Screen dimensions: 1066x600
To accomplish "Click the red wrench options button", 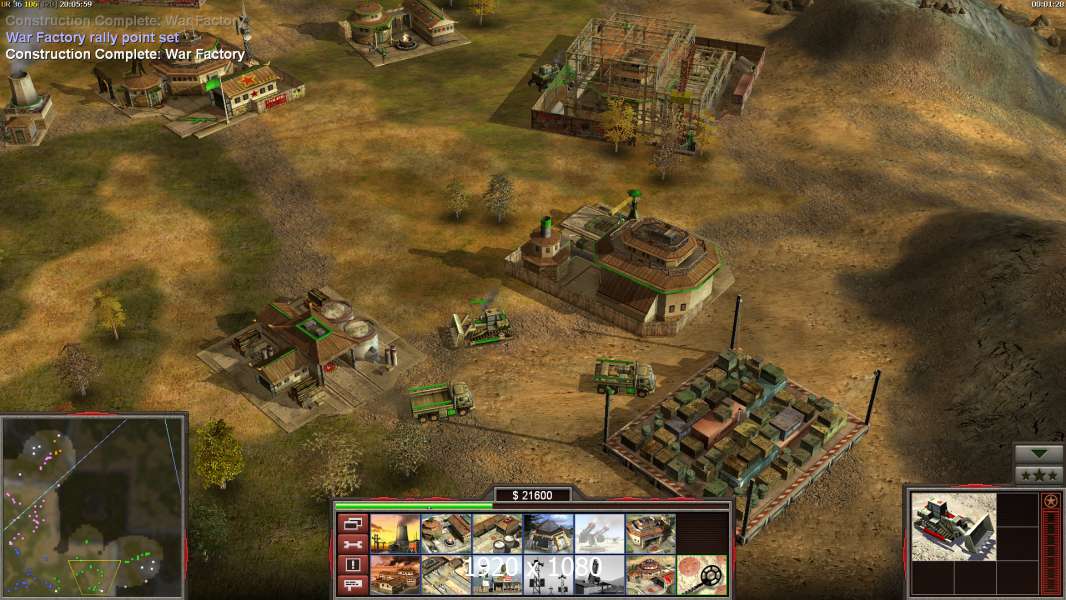I will click(x=353, y=544).
